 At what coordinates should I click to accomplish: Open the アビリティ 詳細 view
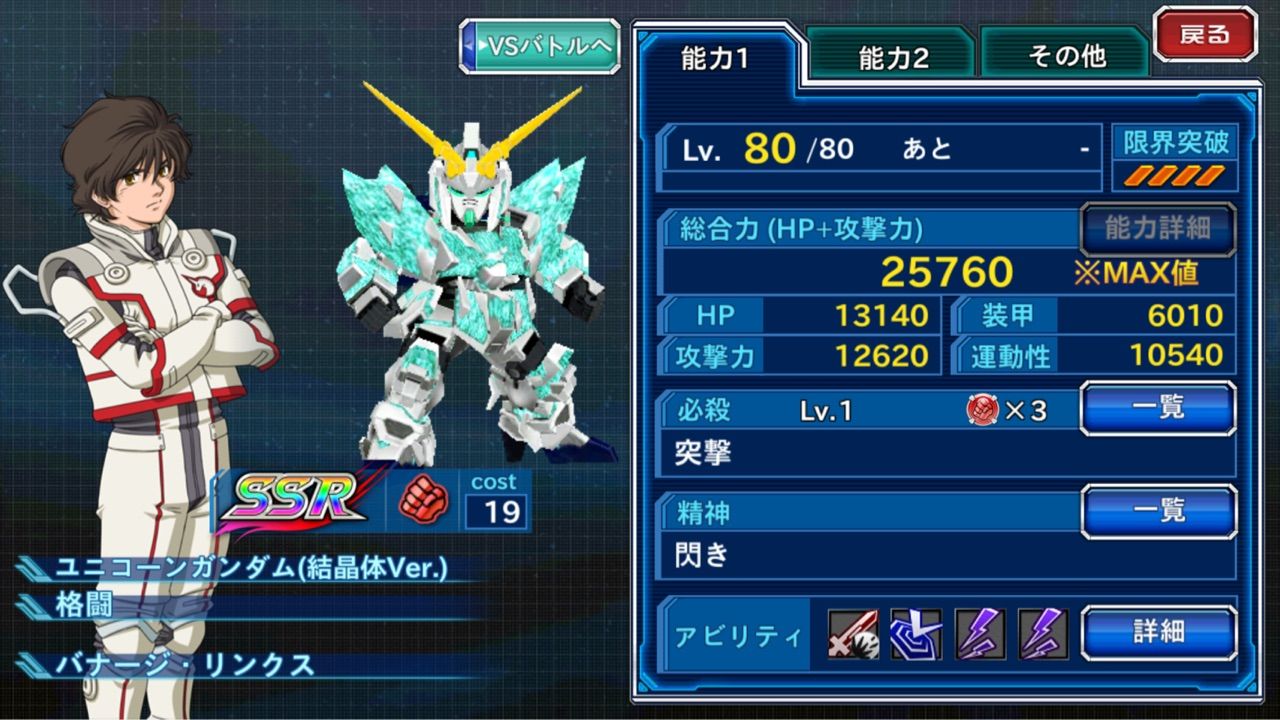click(x=1157, y=632)
